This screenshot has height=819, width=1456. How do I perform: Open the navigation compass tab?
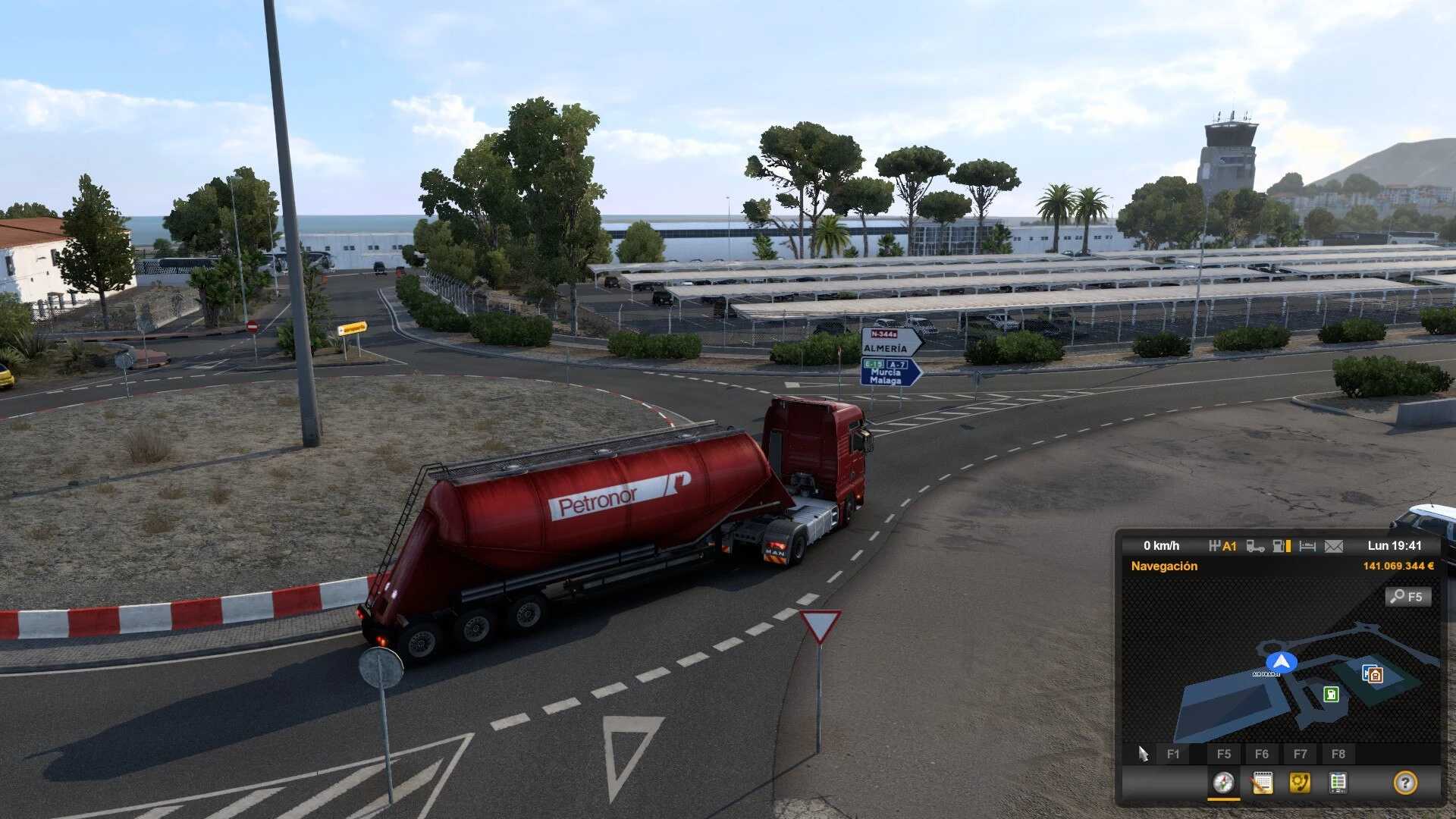[x=1223, y=783]
